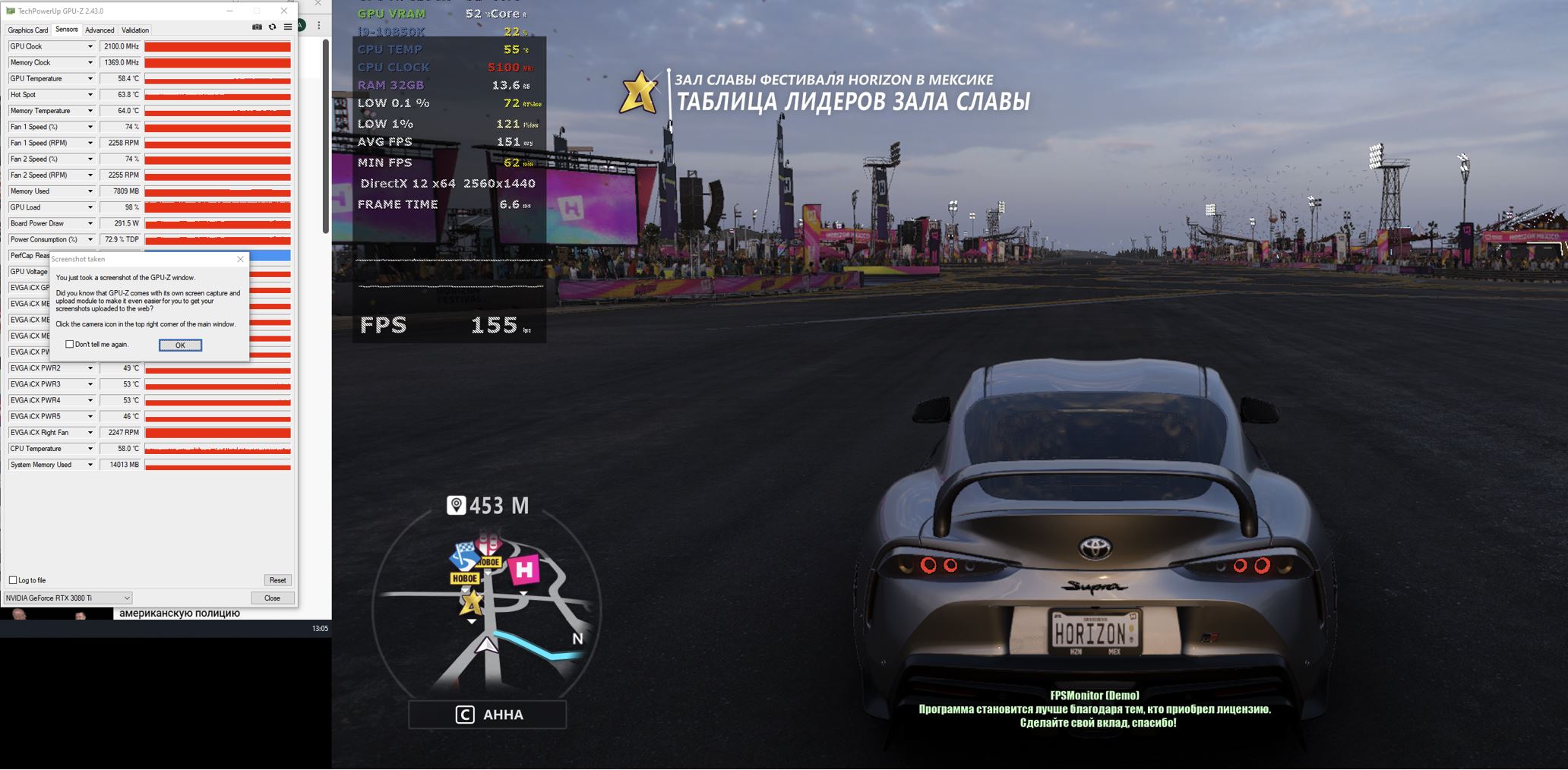Click the circular minimap

(x=487, y=607)
